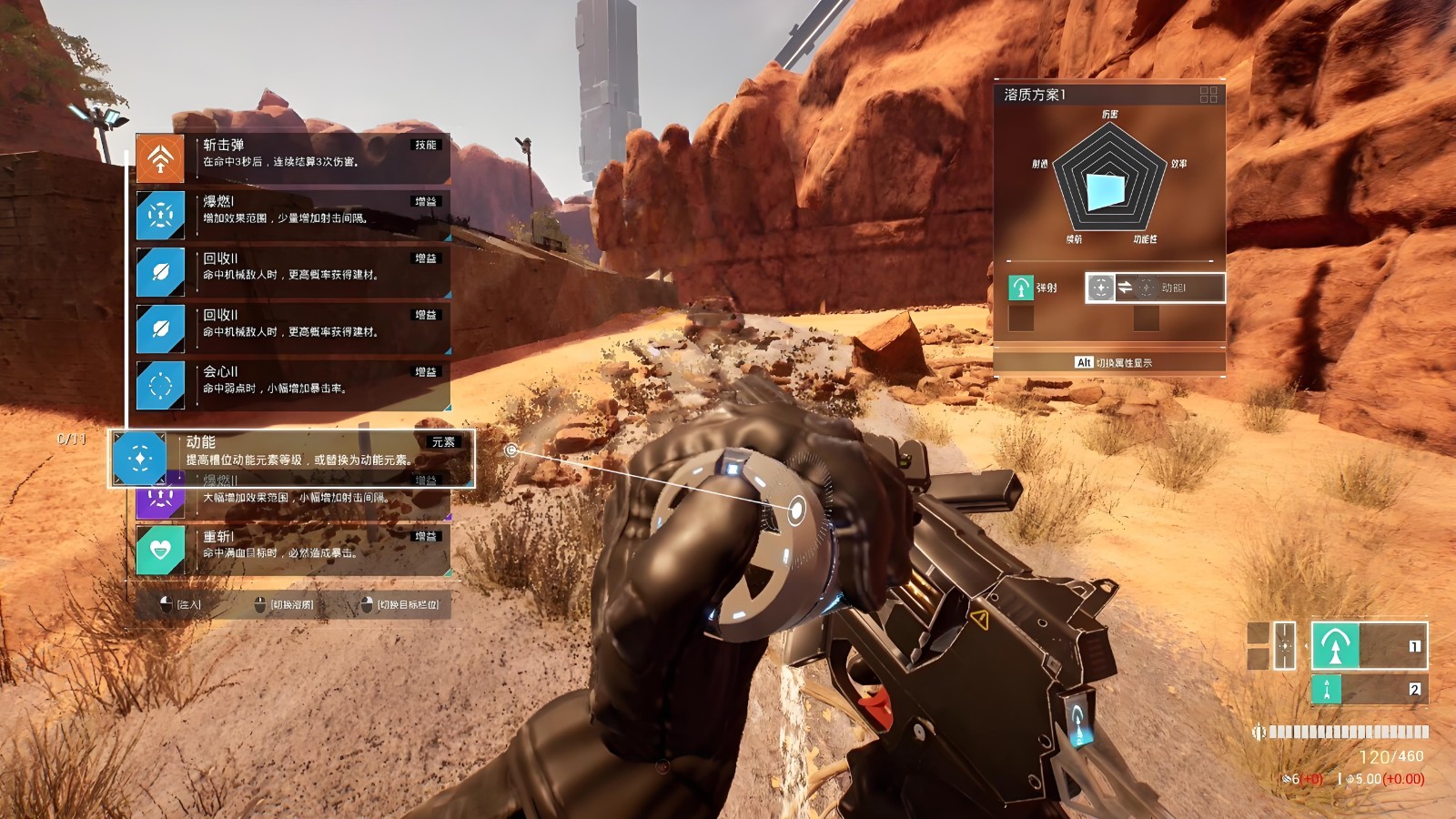Click the crosshair element slot in weapon HUD
The height and width of the screenshot is (819, 1456).
(1284, 646)
